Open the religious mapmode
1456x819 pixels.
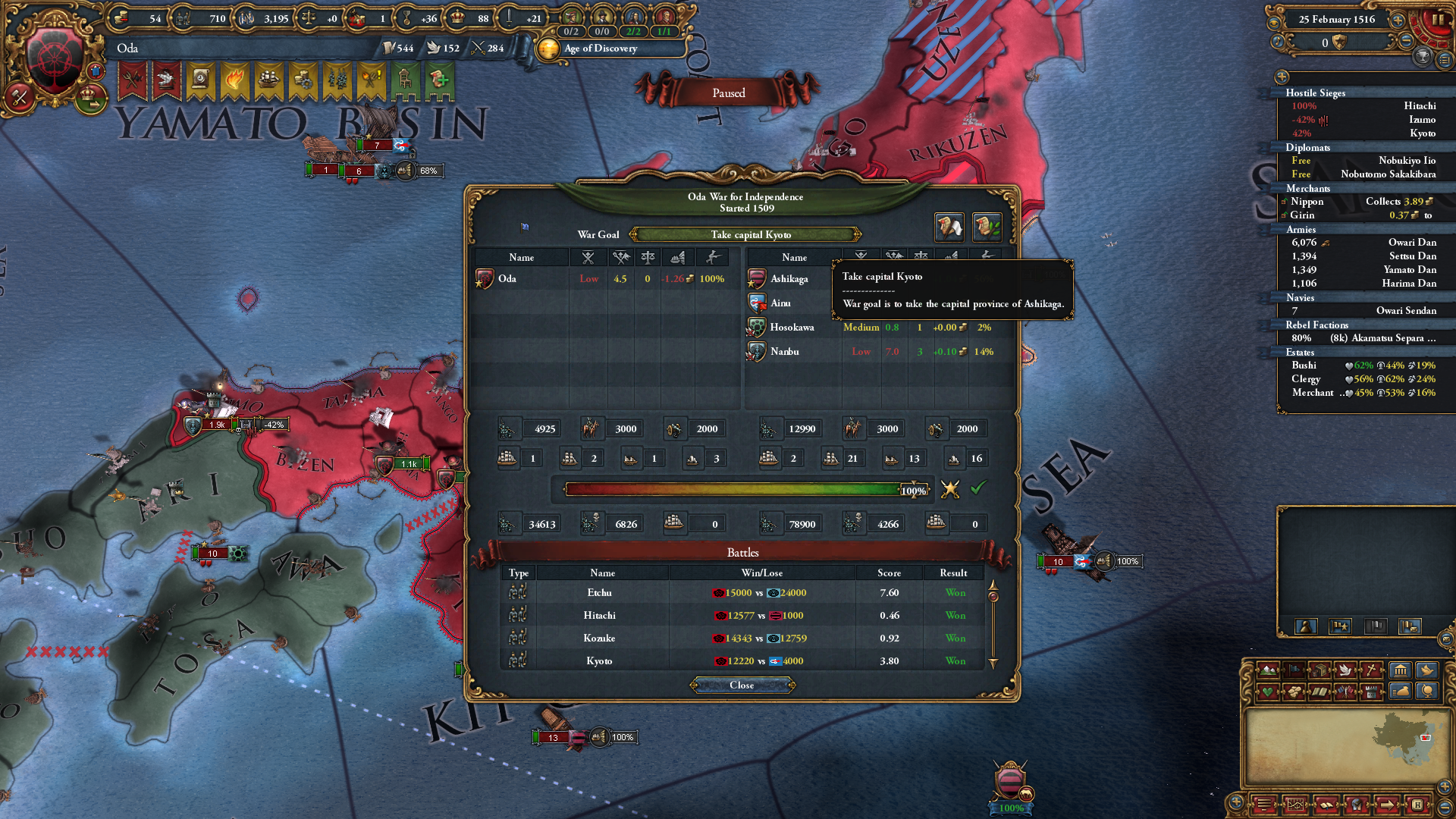pos(1372,672)
